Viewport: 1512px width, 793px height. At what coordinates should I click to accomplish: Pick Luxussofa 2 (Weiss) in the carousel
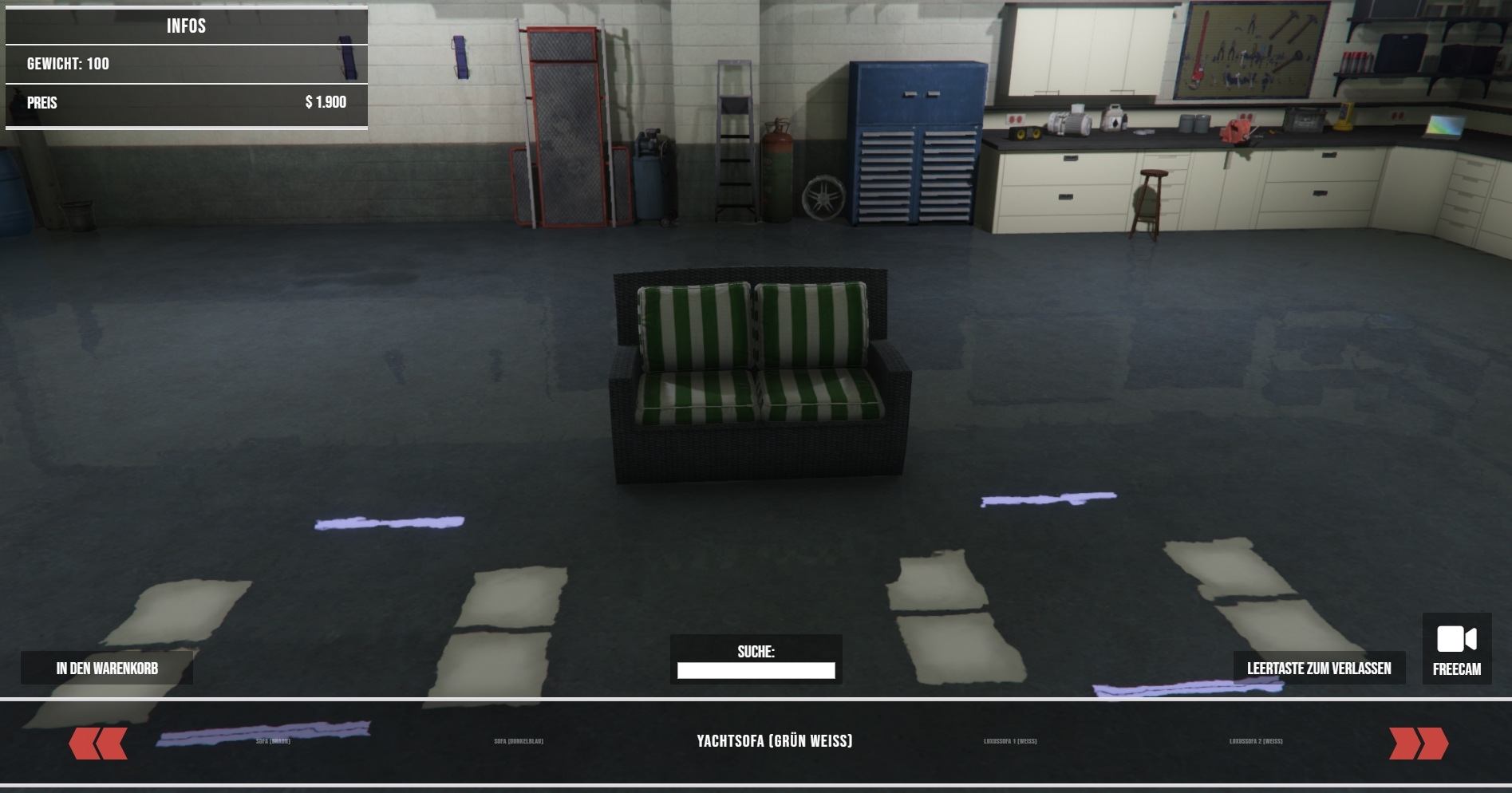[x=1256, y=741]
